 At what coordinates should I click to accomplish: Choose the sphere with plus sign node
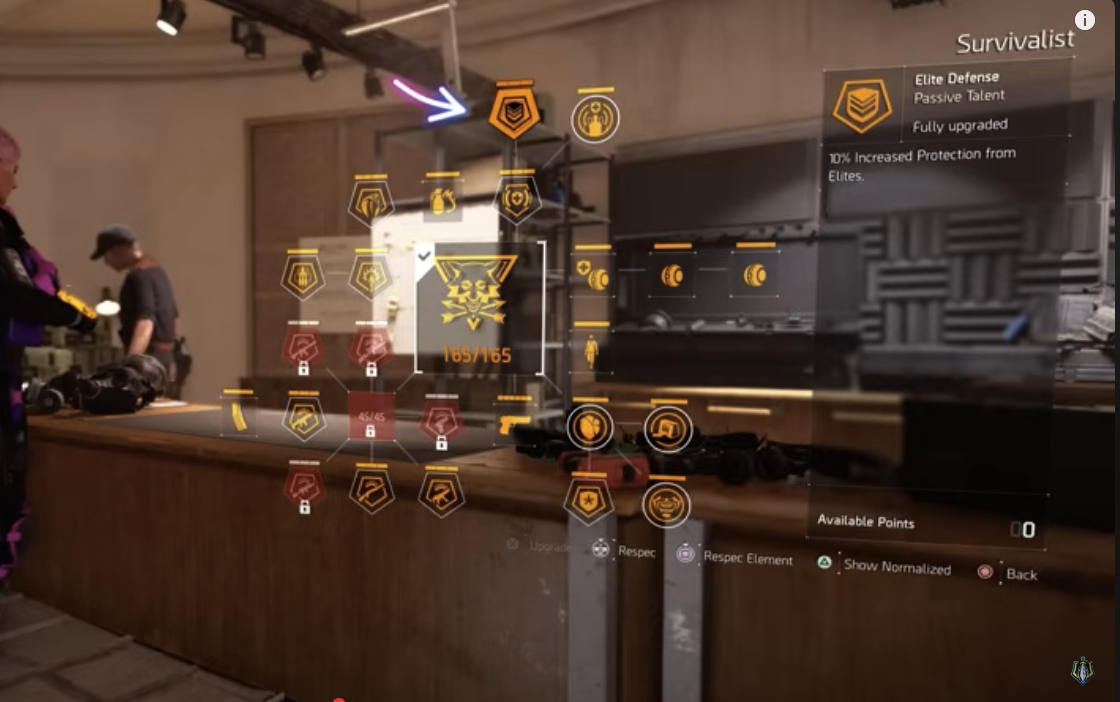(x=592, y=275)
